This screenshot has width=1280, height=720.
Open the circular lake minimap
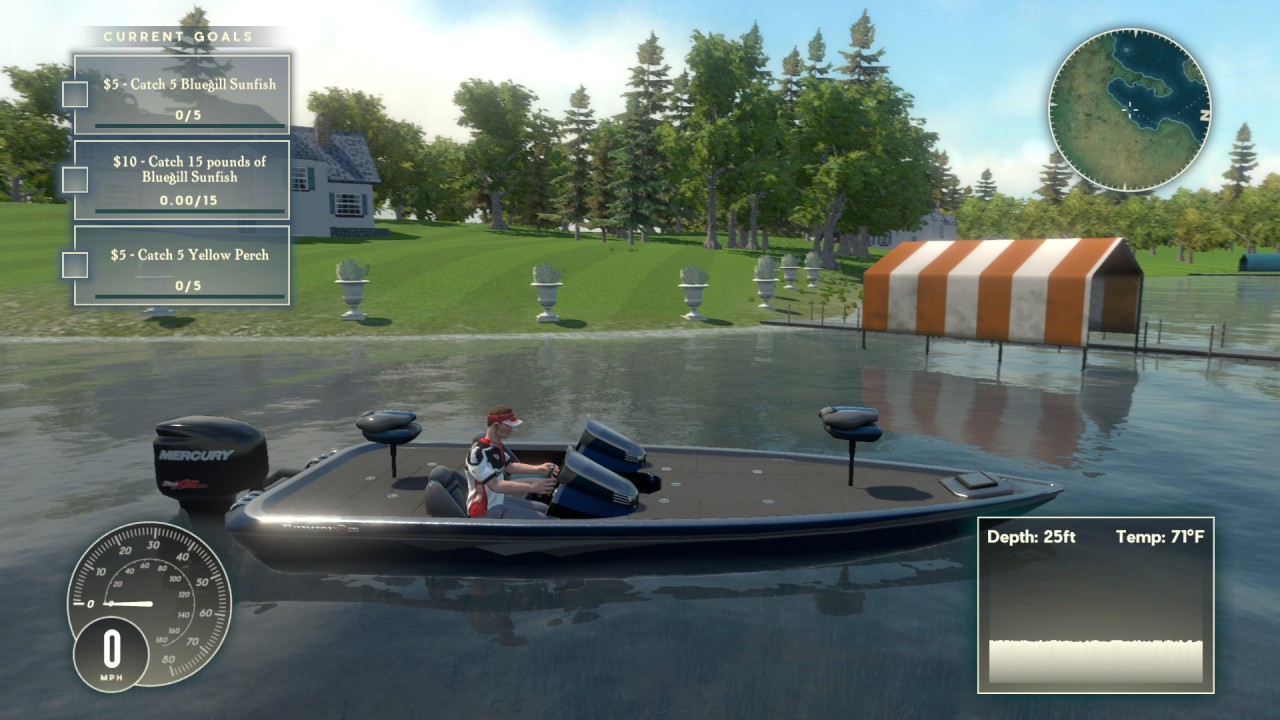pyautogui.click(x=1130, y=109)
